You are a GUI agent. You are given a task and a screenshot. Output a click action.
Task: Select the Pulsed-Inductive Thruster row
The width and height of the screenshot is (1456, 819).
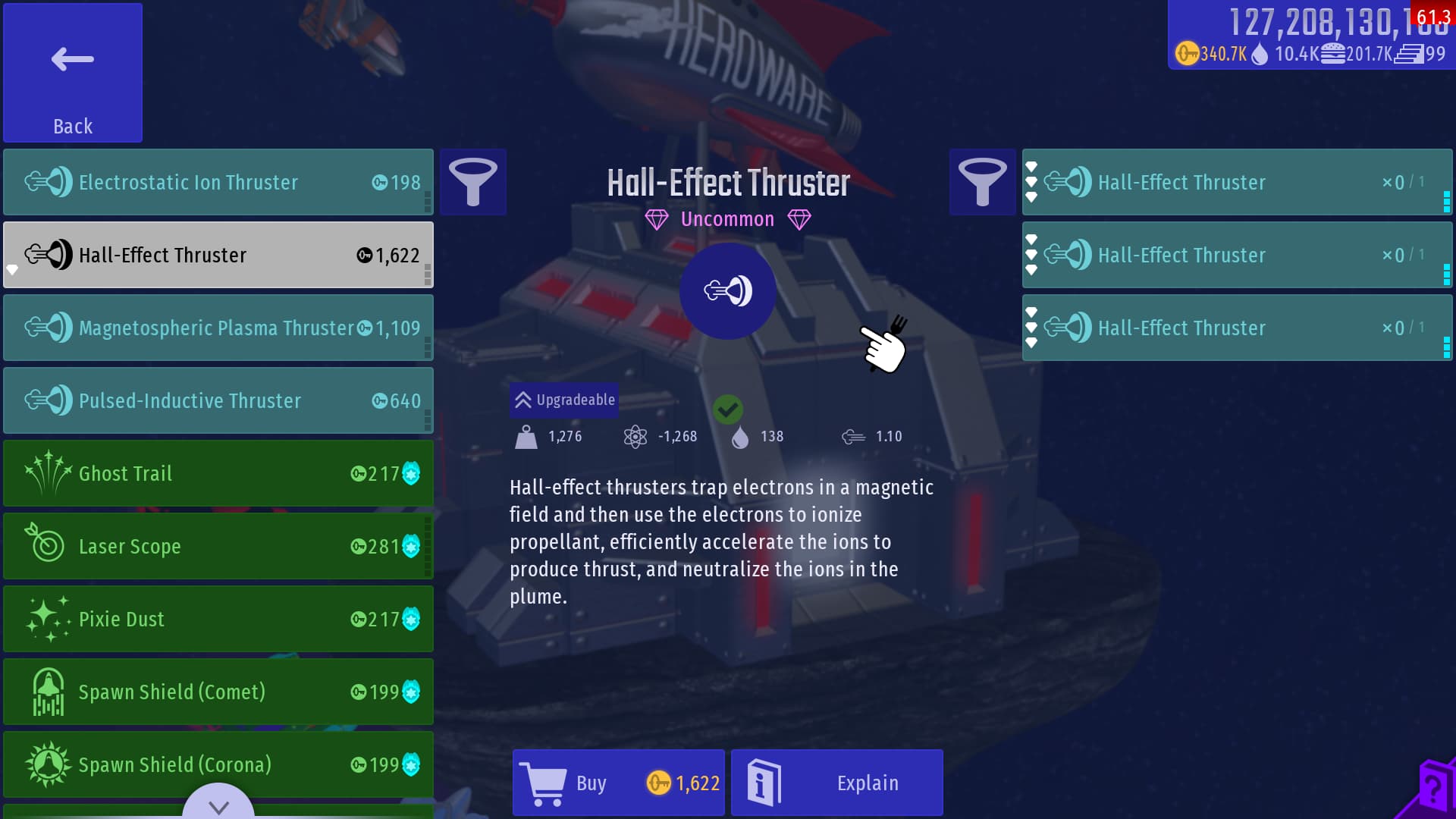pyautogui.click(x=218, y=400)
